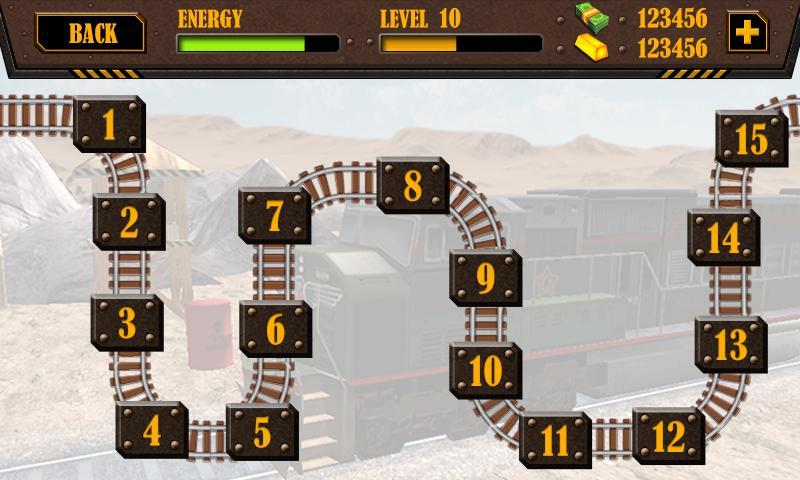The width and height of the screenshot is (800, 480).
Task: Choose level 12 on the track
Action: (x=668, y=436)
